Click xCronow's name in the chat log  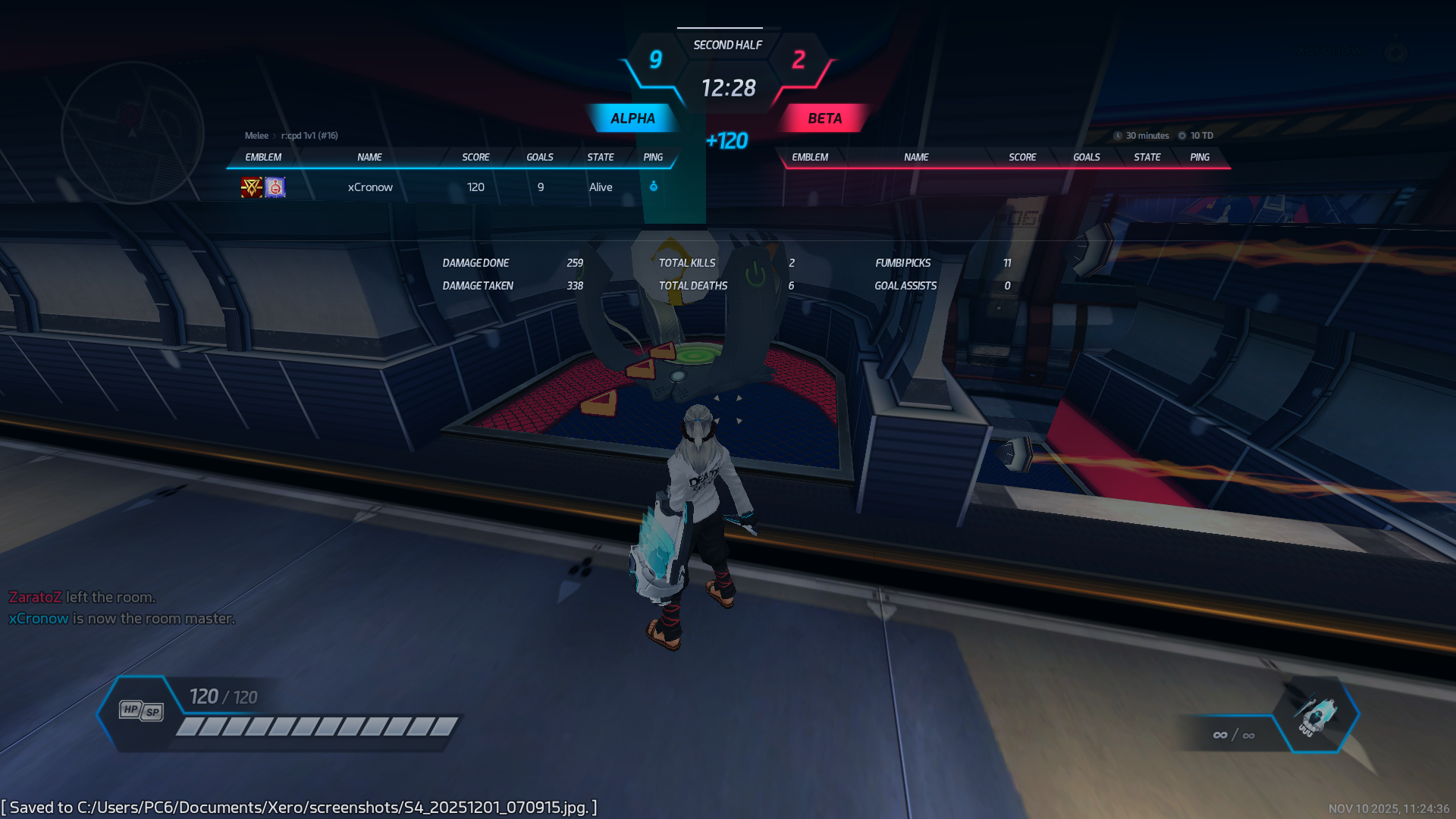(39, 619)
